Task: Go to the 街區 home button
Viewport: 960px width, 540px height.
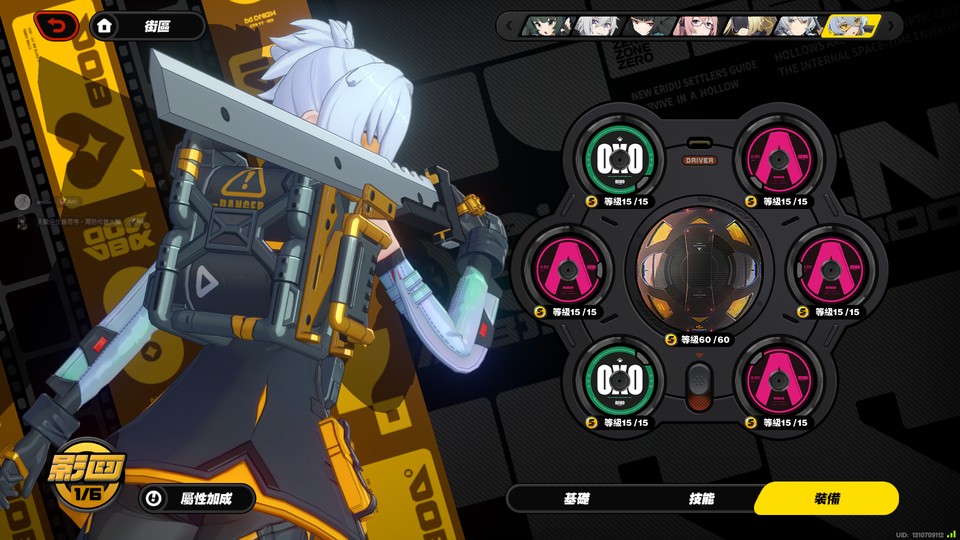Action: 147,26
